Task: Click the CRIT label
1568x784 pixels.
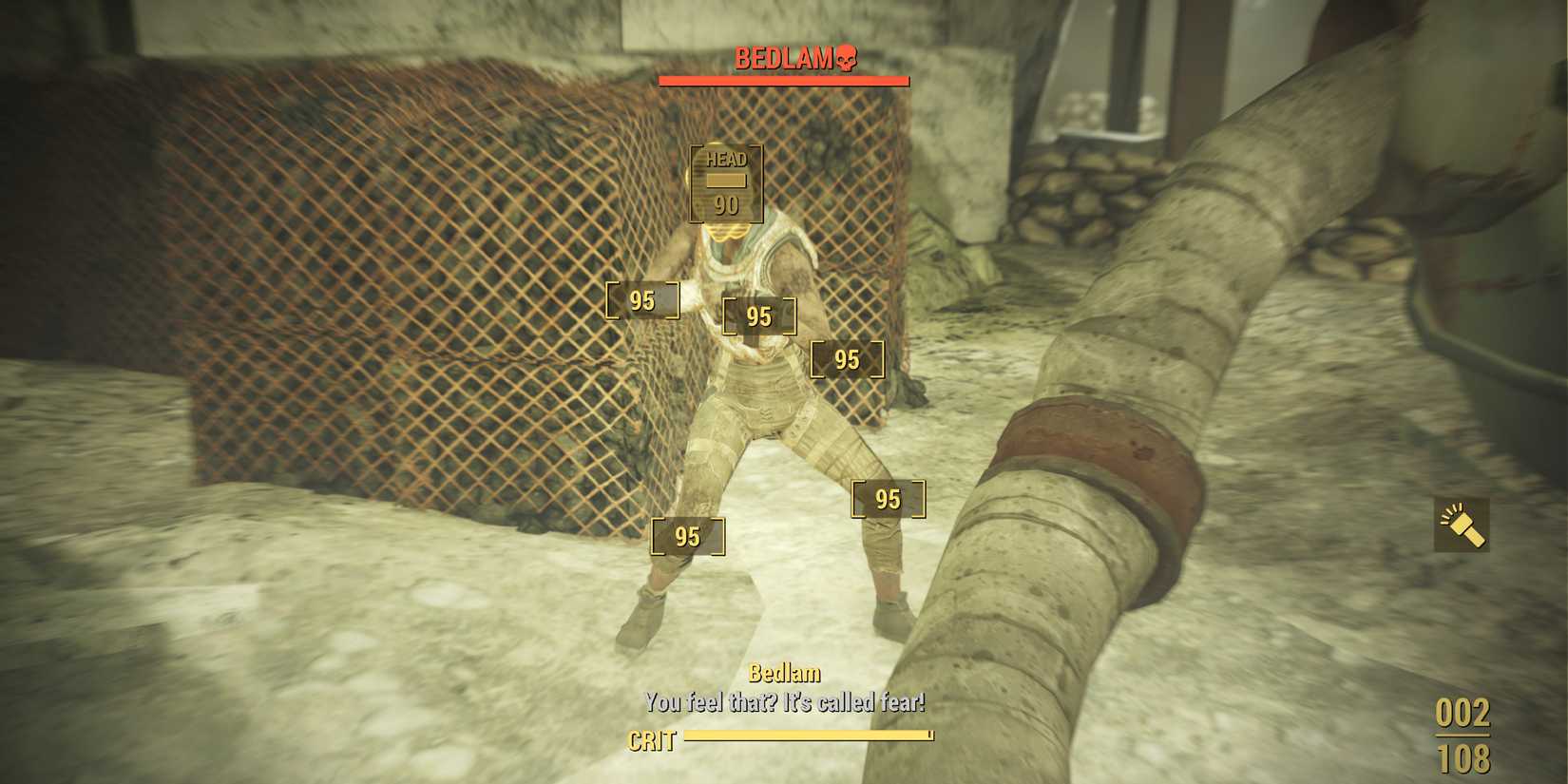Action: point(652,741)
